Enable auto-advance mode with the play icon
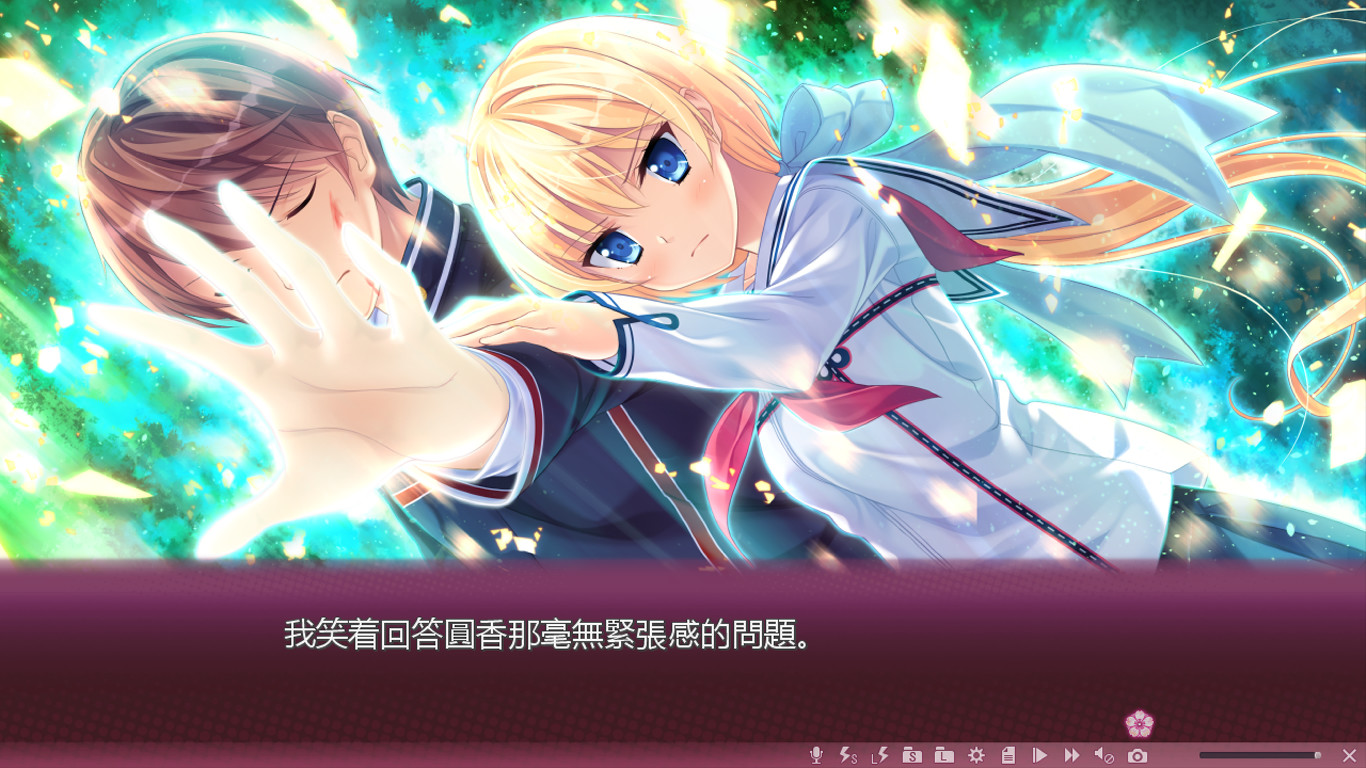The image size is (1366, 768). pos(1039,755)
